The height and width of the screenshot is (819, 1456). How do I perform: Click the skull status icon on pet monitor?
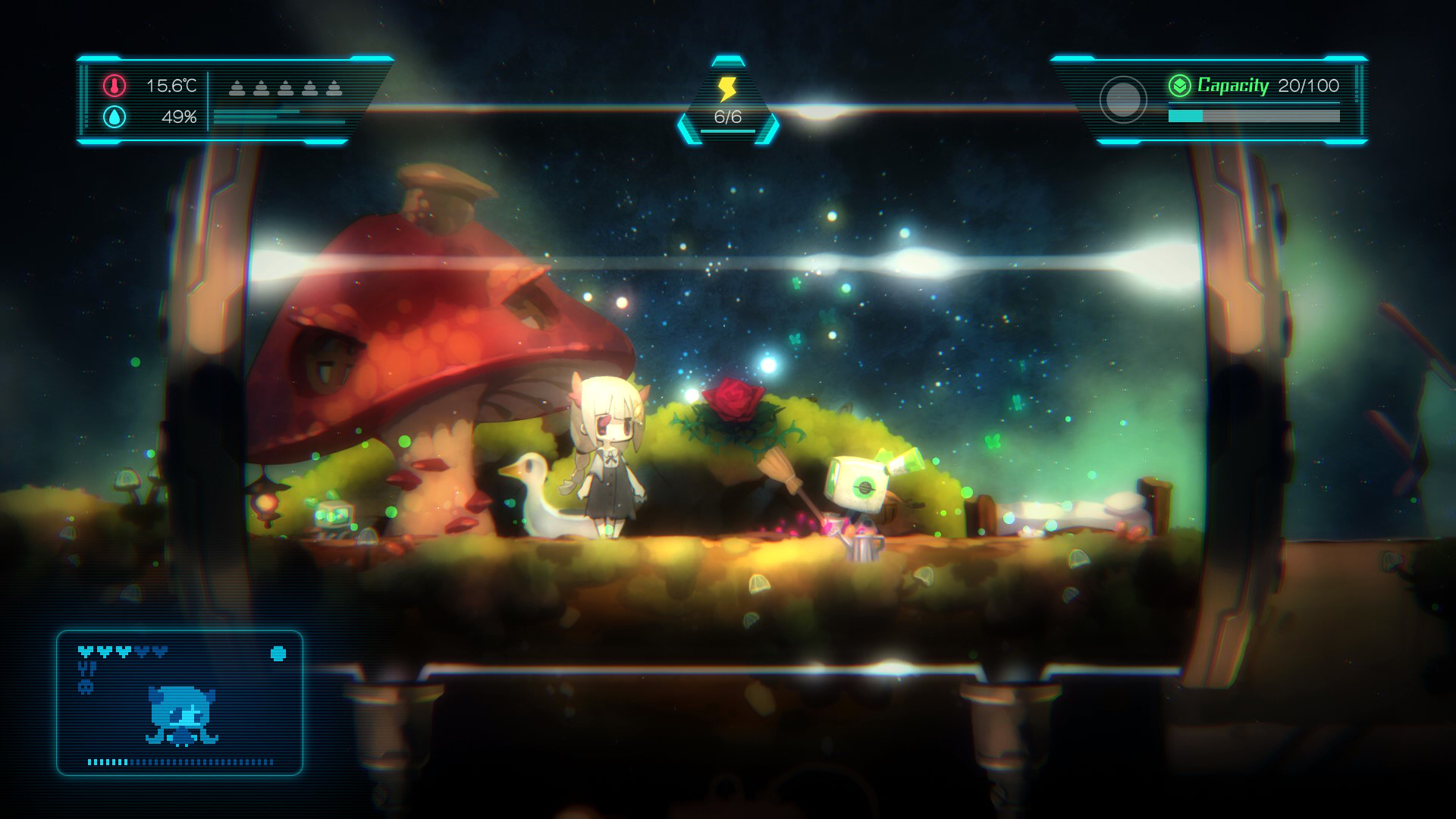tap(86, 686)
